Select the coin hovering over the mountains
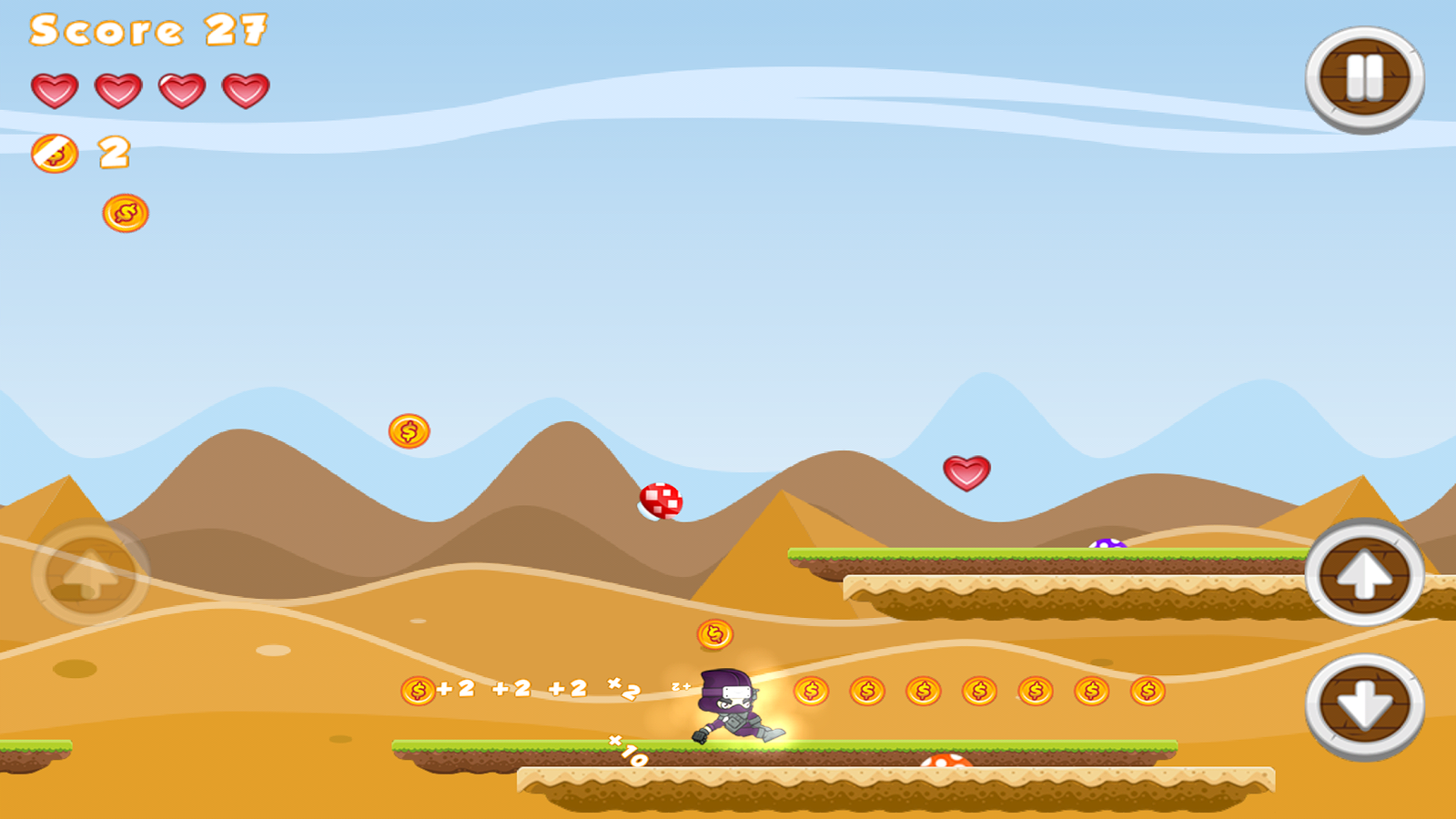Screen dimensions: 1456x819 pos(408,431)
